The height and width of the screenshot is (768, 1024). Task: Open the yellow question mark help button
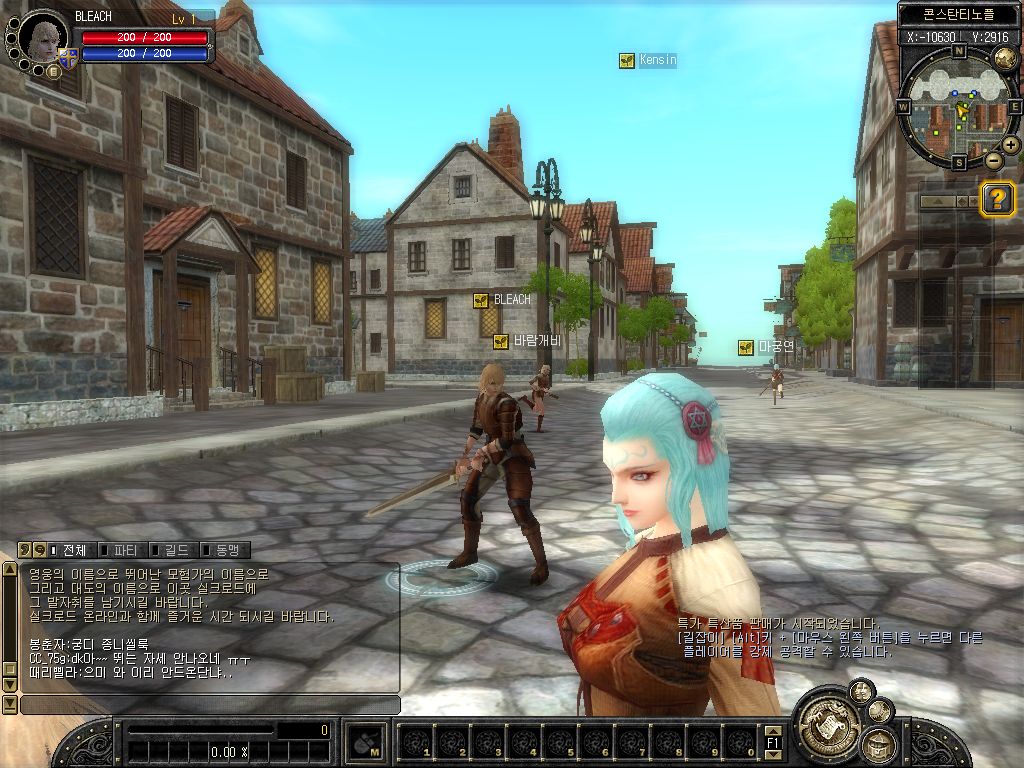pyautogui.click(x=997, y=199)
